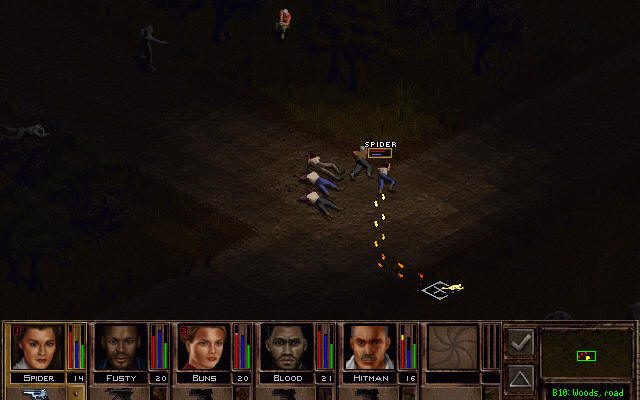Image resolution: width=640 pixels, height=400 pixels.
Task: Switch to mercenary Blood's portrait
Action: (x=288, y=347)
